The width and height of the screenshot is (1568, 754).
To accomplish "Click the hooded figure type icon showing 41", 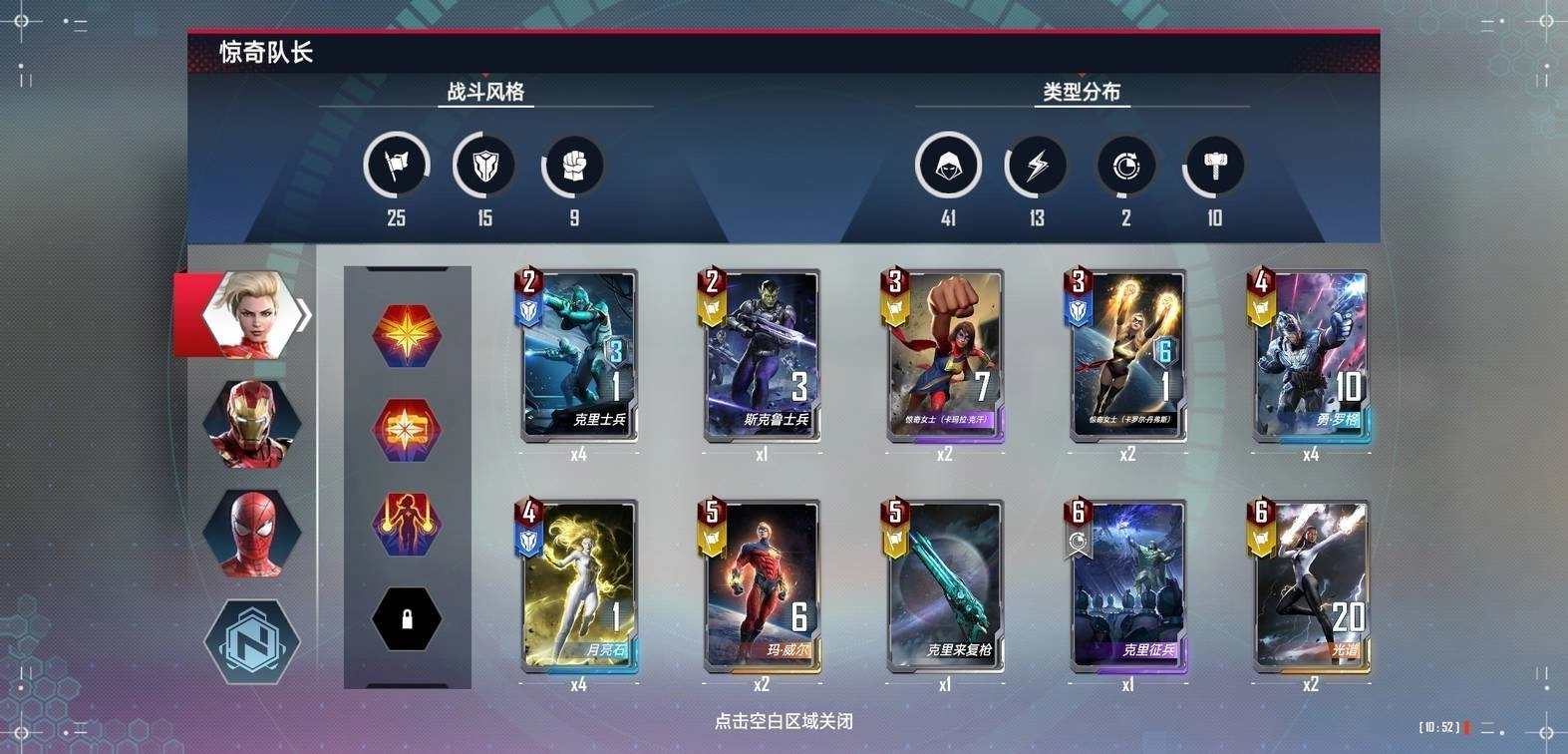I will pyautogui.click(x=949, y=166).
